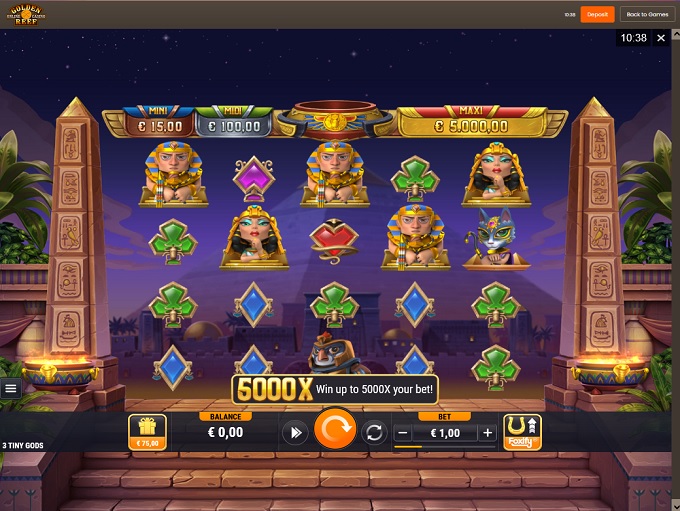Open the € 75,00 gift bonus buy
This screenshot has height=511, width=680.
point(148,431)
